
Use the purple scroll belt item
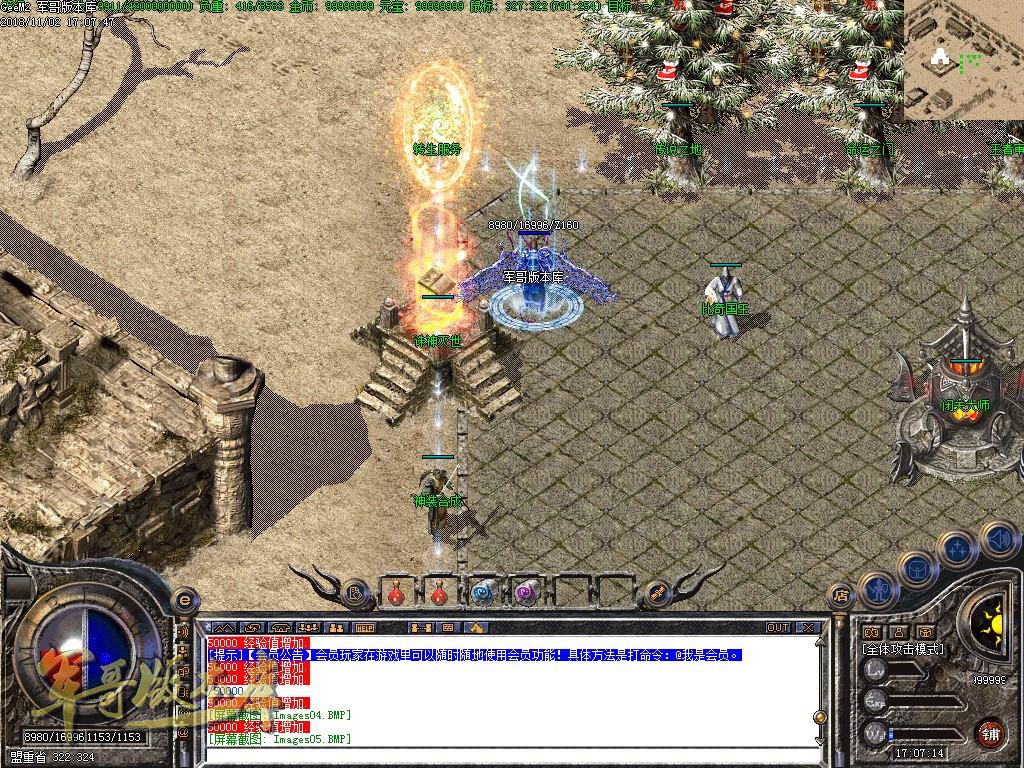click(x=525, y=592)
